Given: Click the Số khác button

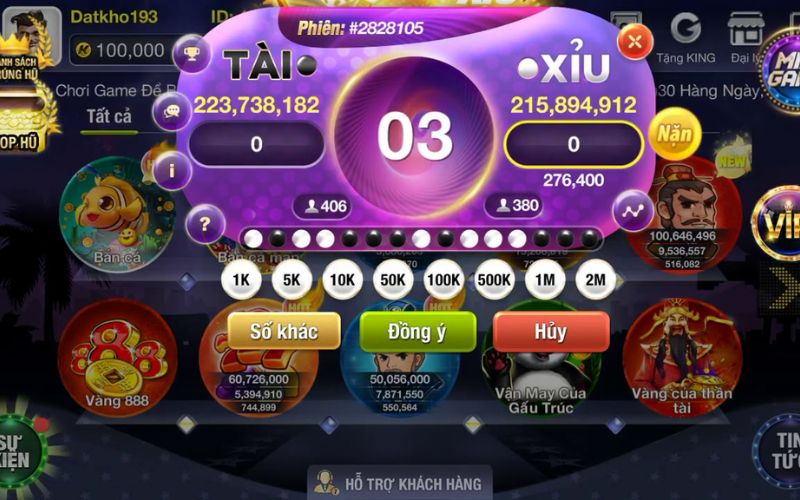Looking at the screenshot, I should (284, 331).
